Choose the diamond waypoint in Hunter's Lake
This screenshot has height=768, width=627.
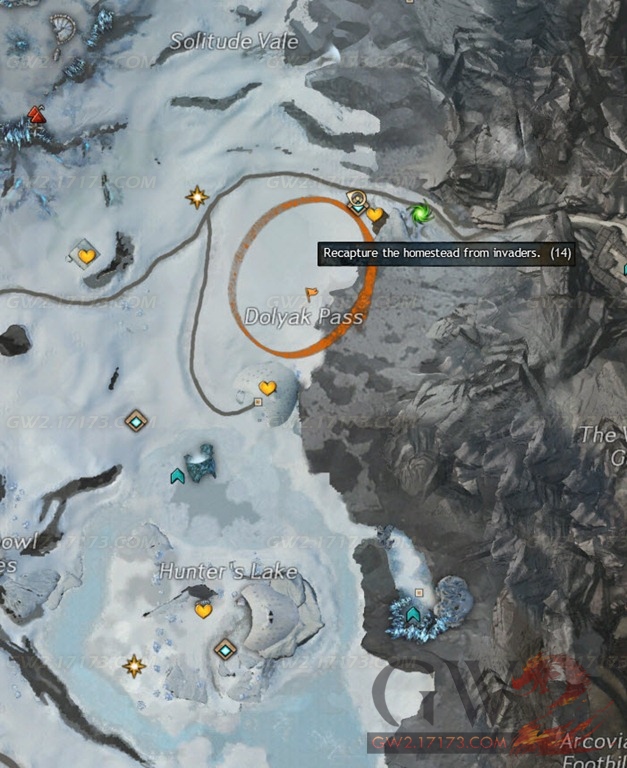(226, 650)
